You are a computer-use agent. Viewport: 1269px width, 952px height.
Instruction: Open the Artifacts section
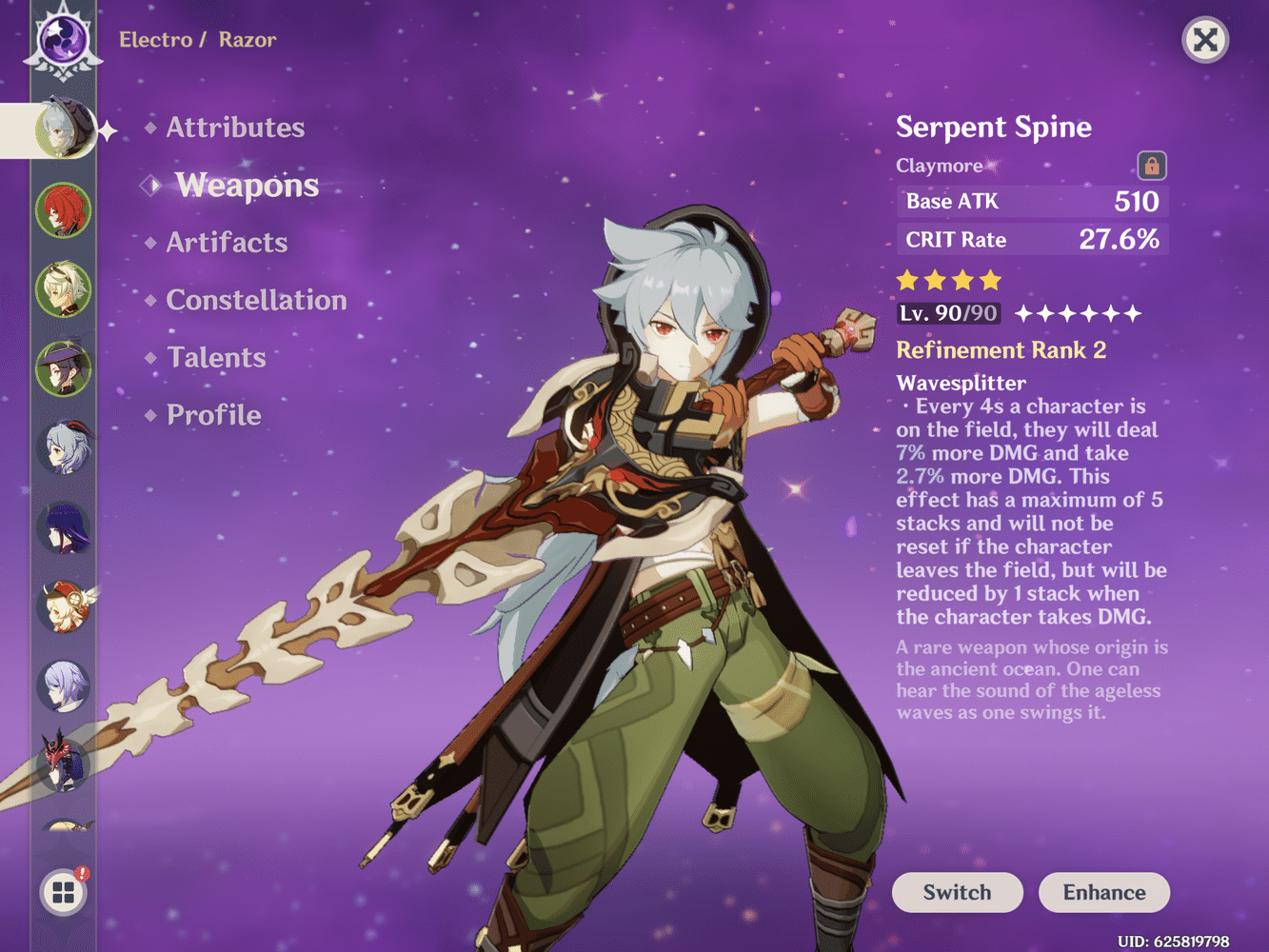click(227, 243)
